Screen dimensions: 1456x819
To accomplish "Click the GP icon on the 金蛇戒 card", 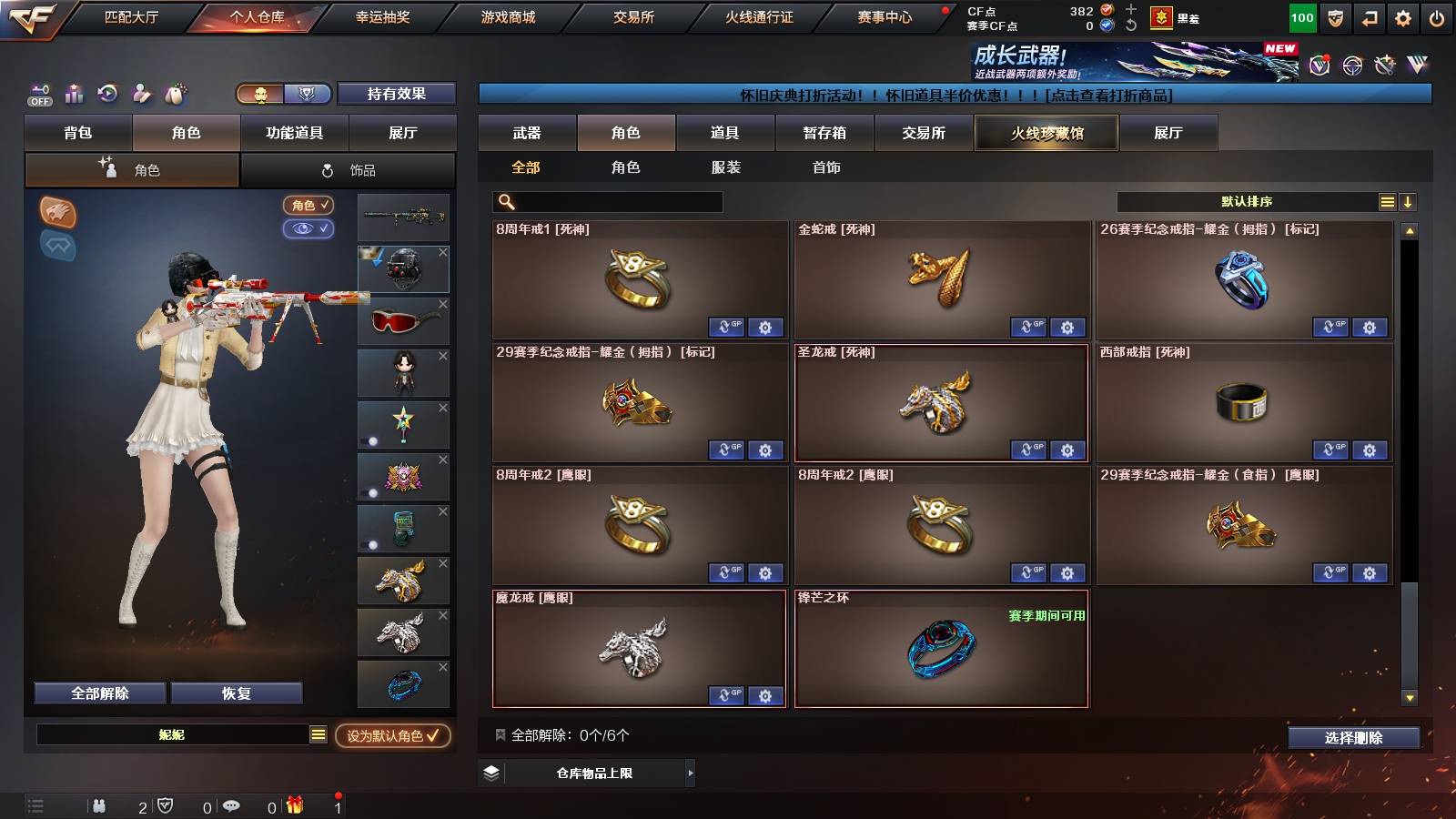I will pyautogui.click(x=1029, y=328).
